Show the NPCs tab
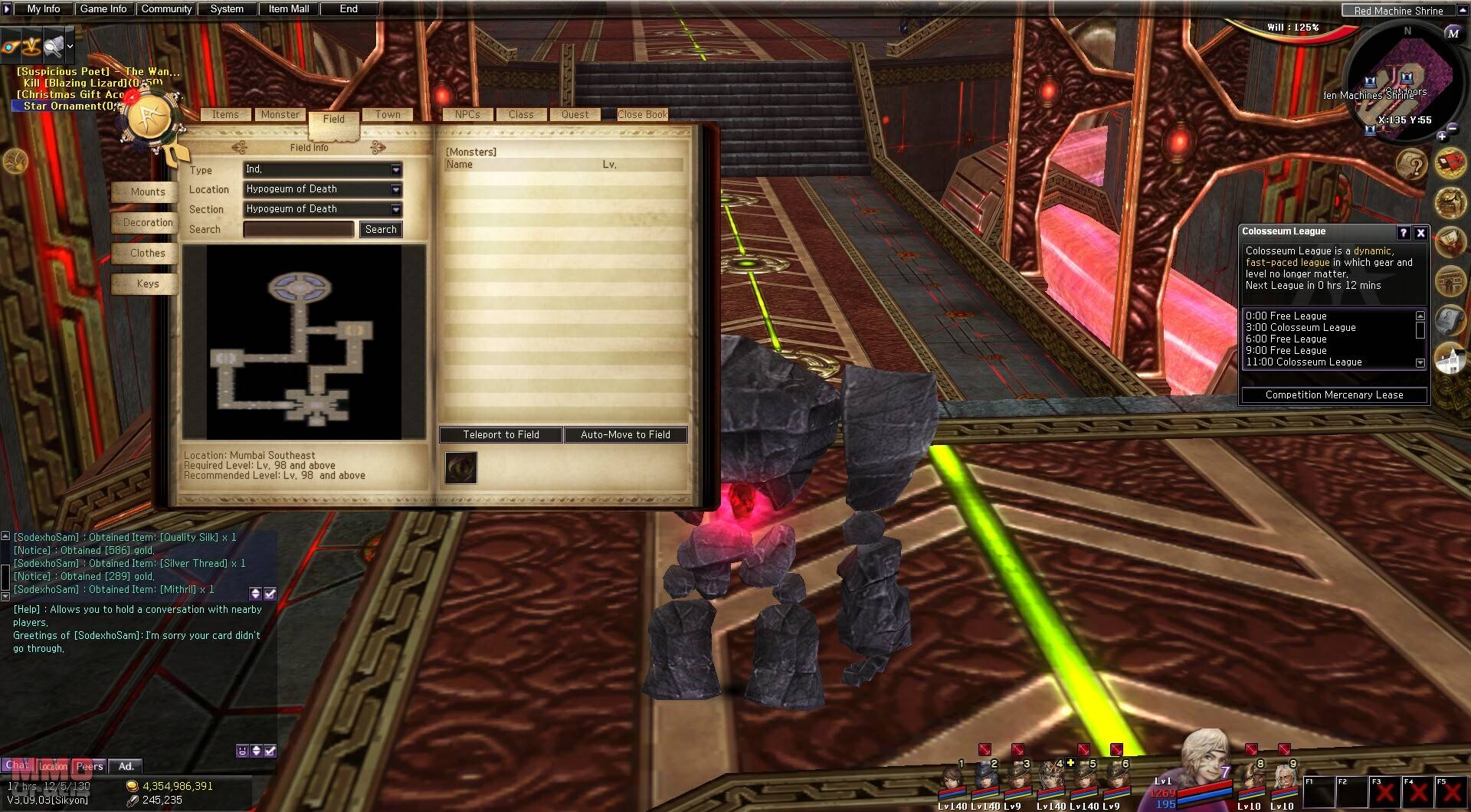The height and width of the screenshot is (812, 1471). (467, 115)
